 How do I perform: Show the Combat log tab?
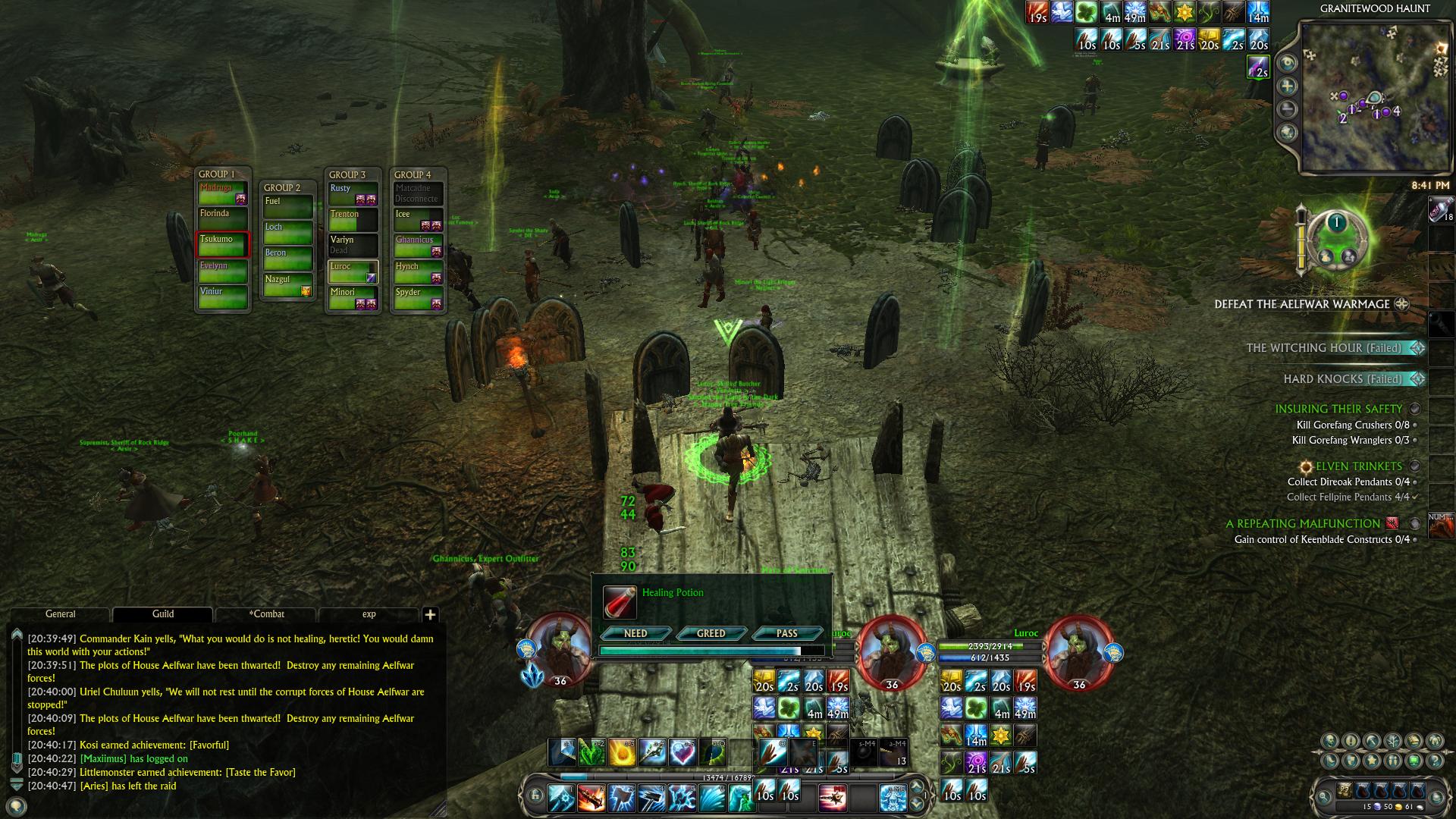pos(267,614)
